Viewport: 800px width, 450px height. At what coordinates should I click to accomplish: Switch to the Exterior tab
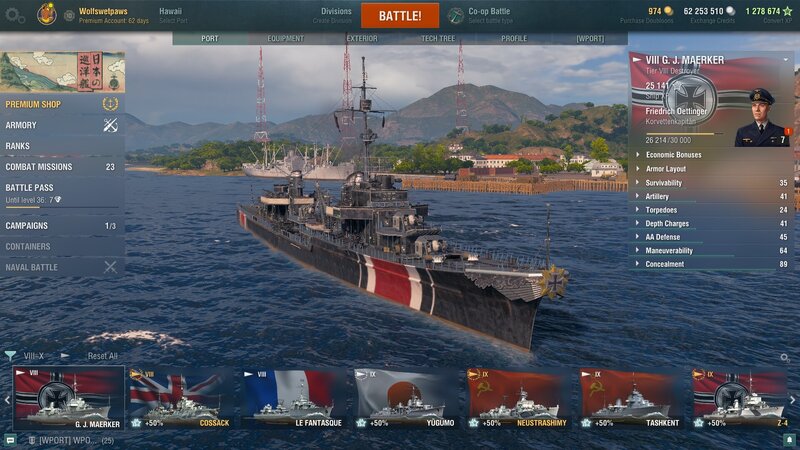361,39
